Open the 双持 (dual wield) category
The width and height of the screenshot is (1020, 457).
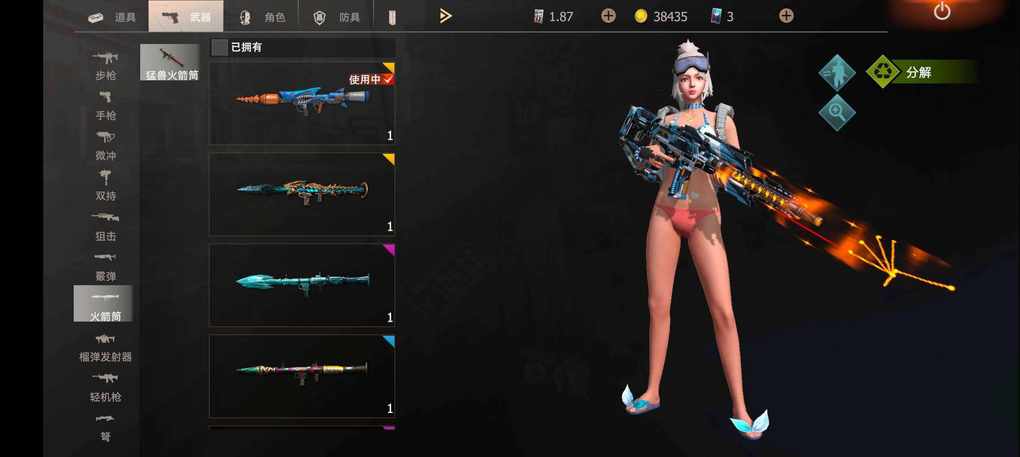[x=105, y=185]
